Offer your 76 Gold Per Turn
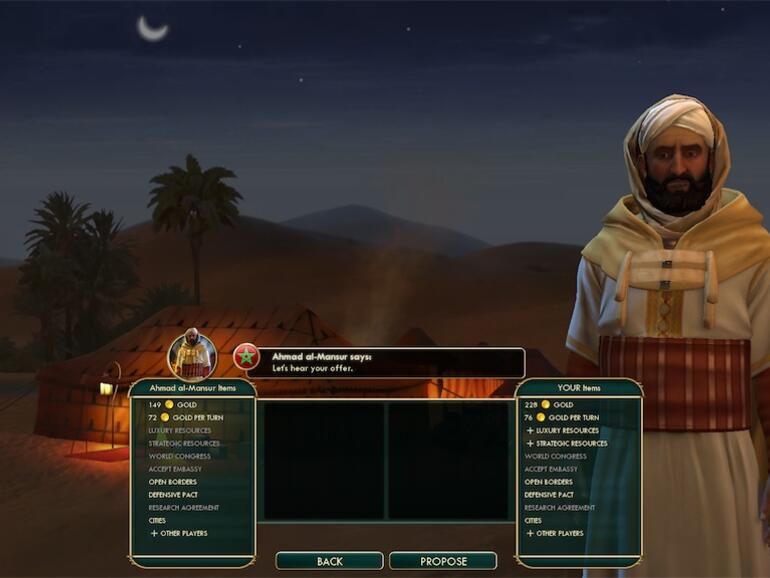This screenshot has width=770, height=578. [562, 417]
